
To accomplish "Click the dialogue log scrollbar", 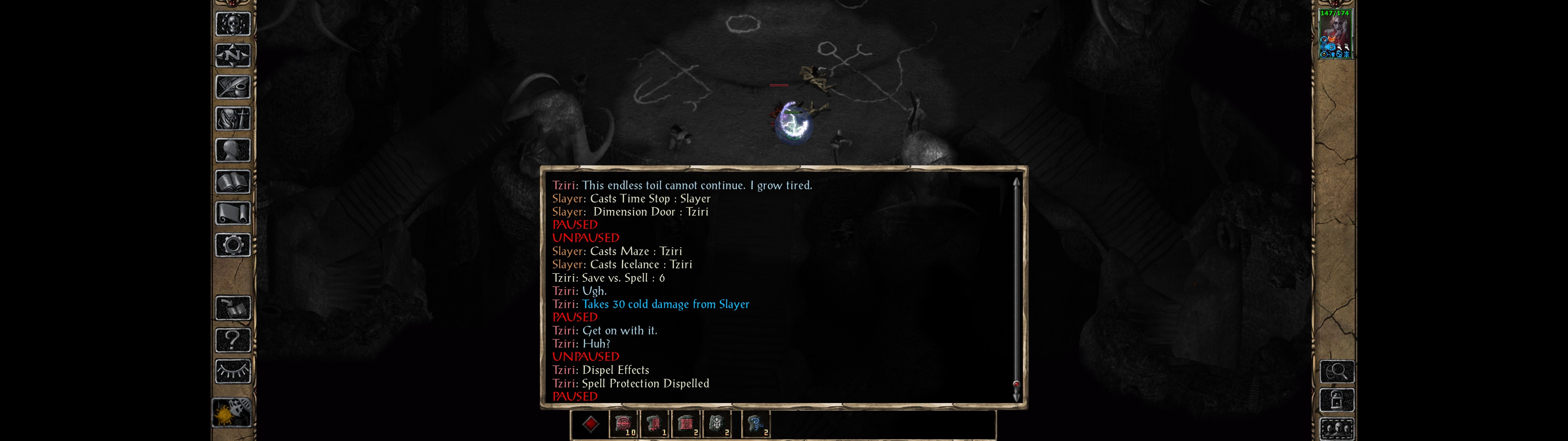I will [x=1015, y=286].
